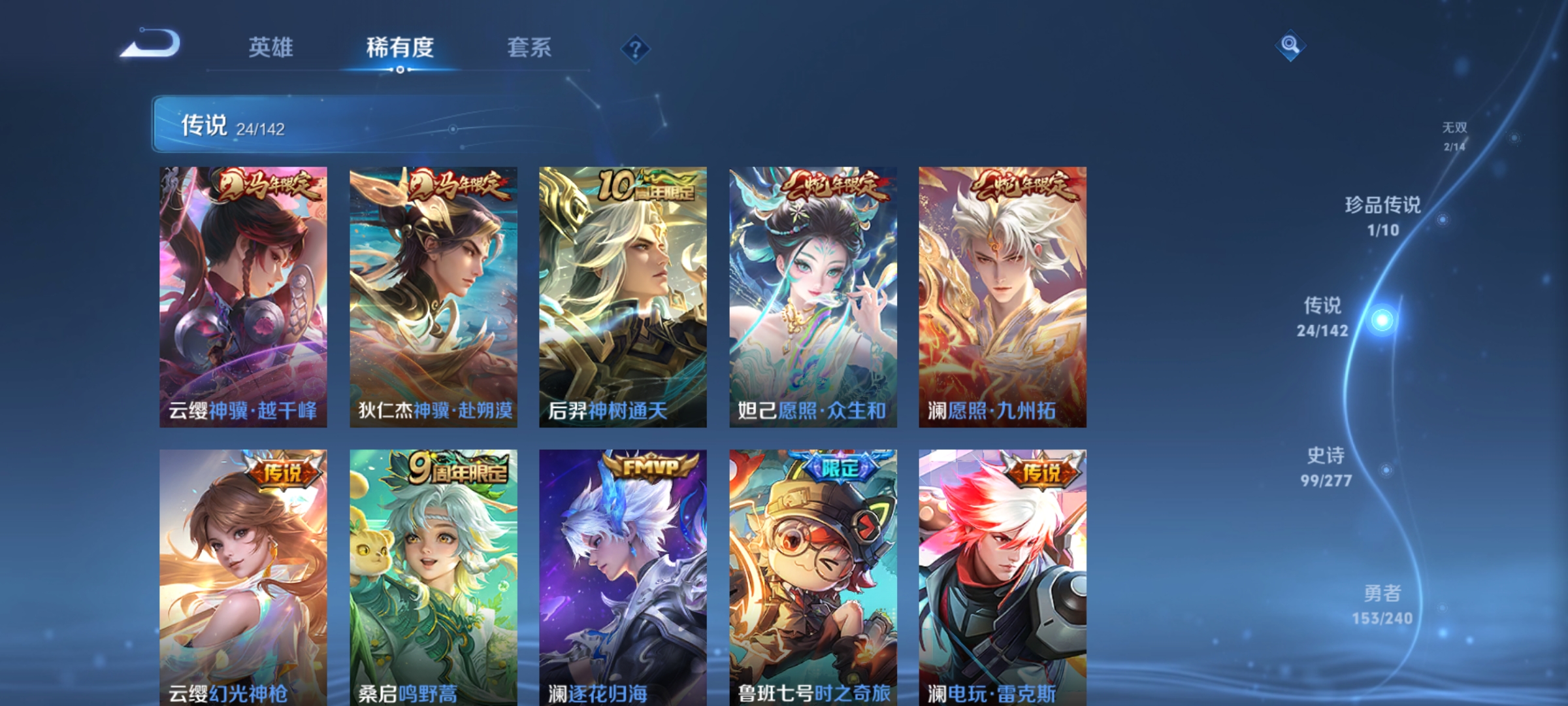Open the 鲁班七号时之奇旅 skin thumbnail
Viewport: 1568px width, 706px height.
[x=811, y=582]
